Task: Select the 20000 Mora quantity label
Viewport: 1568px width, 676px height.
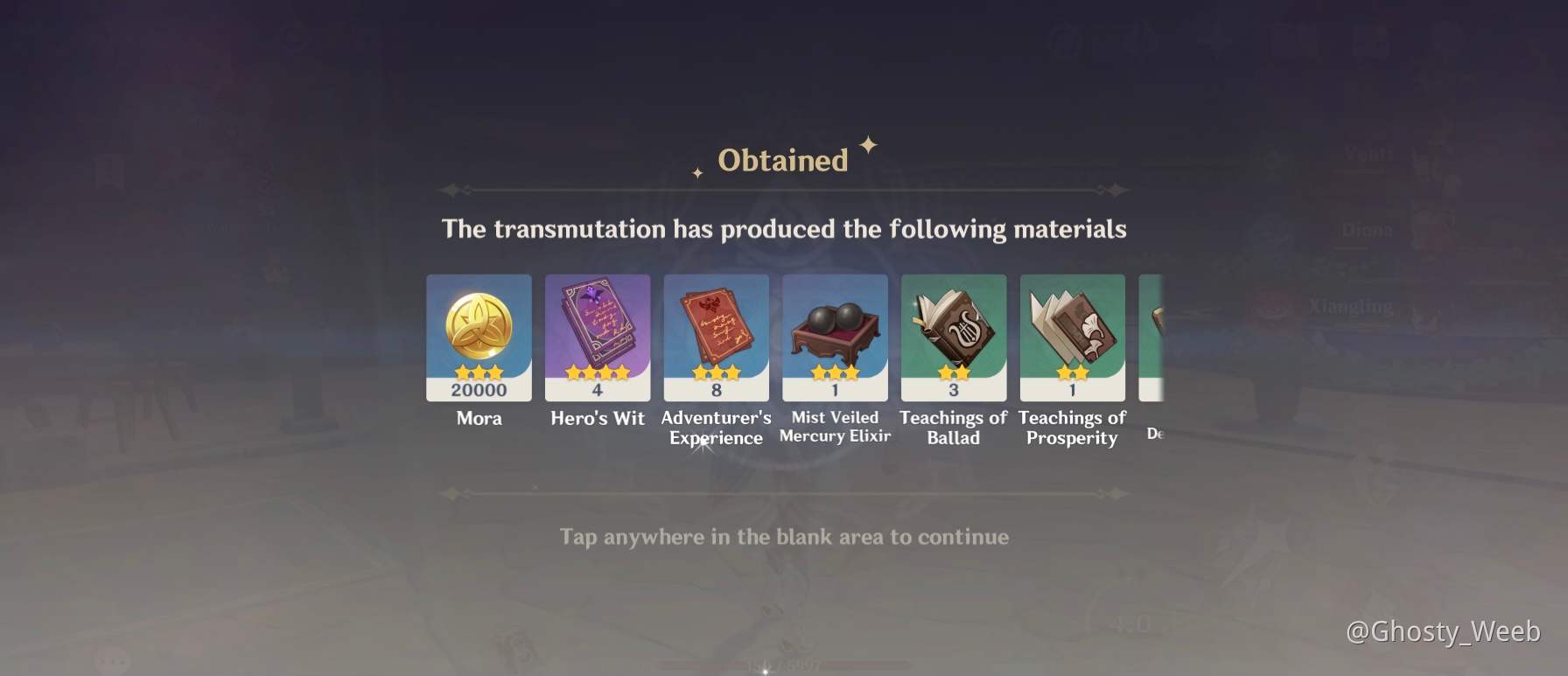Action: point(479,390)
